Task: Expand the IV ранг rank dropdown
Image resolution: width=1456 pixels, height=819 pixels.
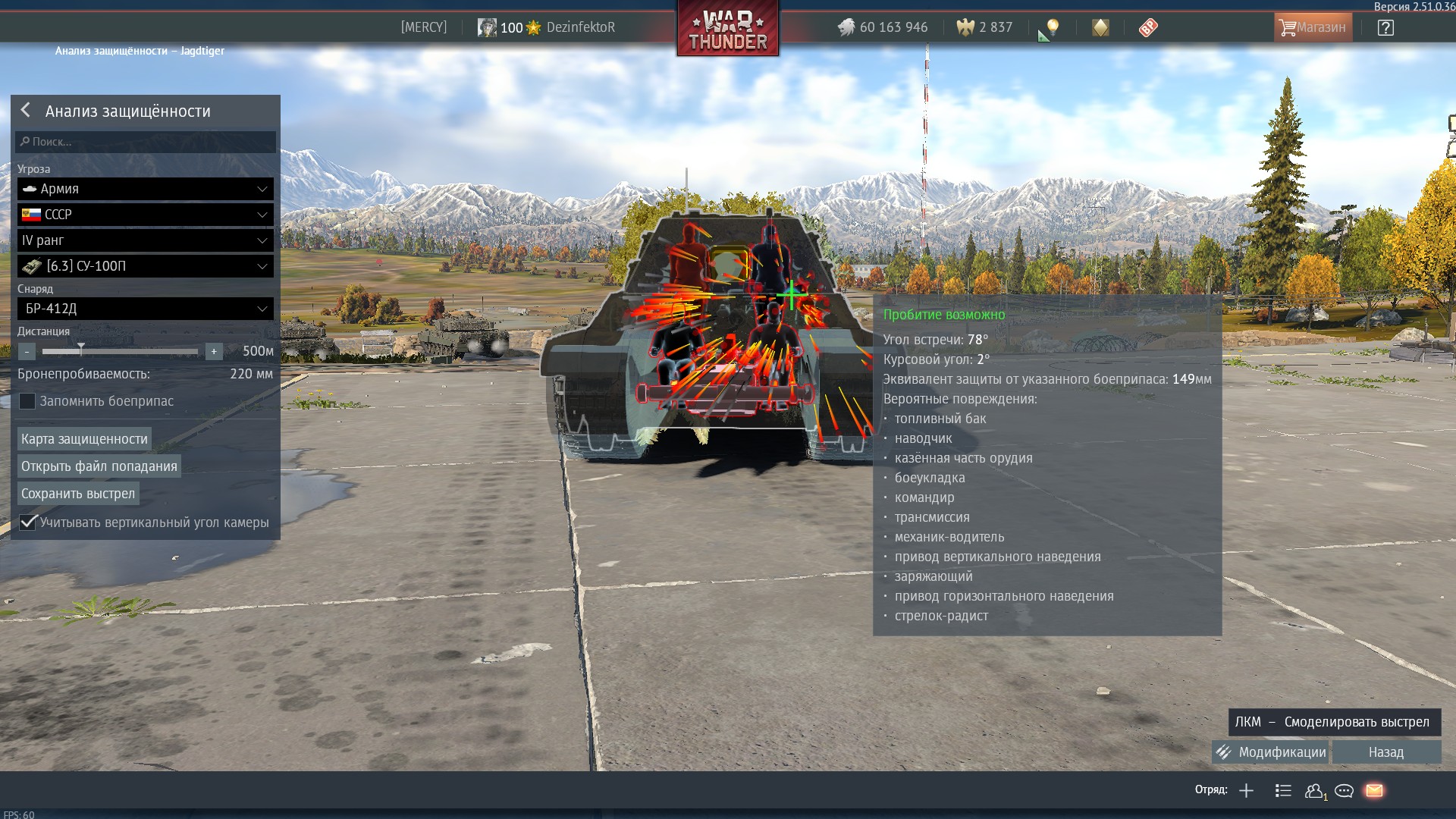Action: (x=146, y=240)
